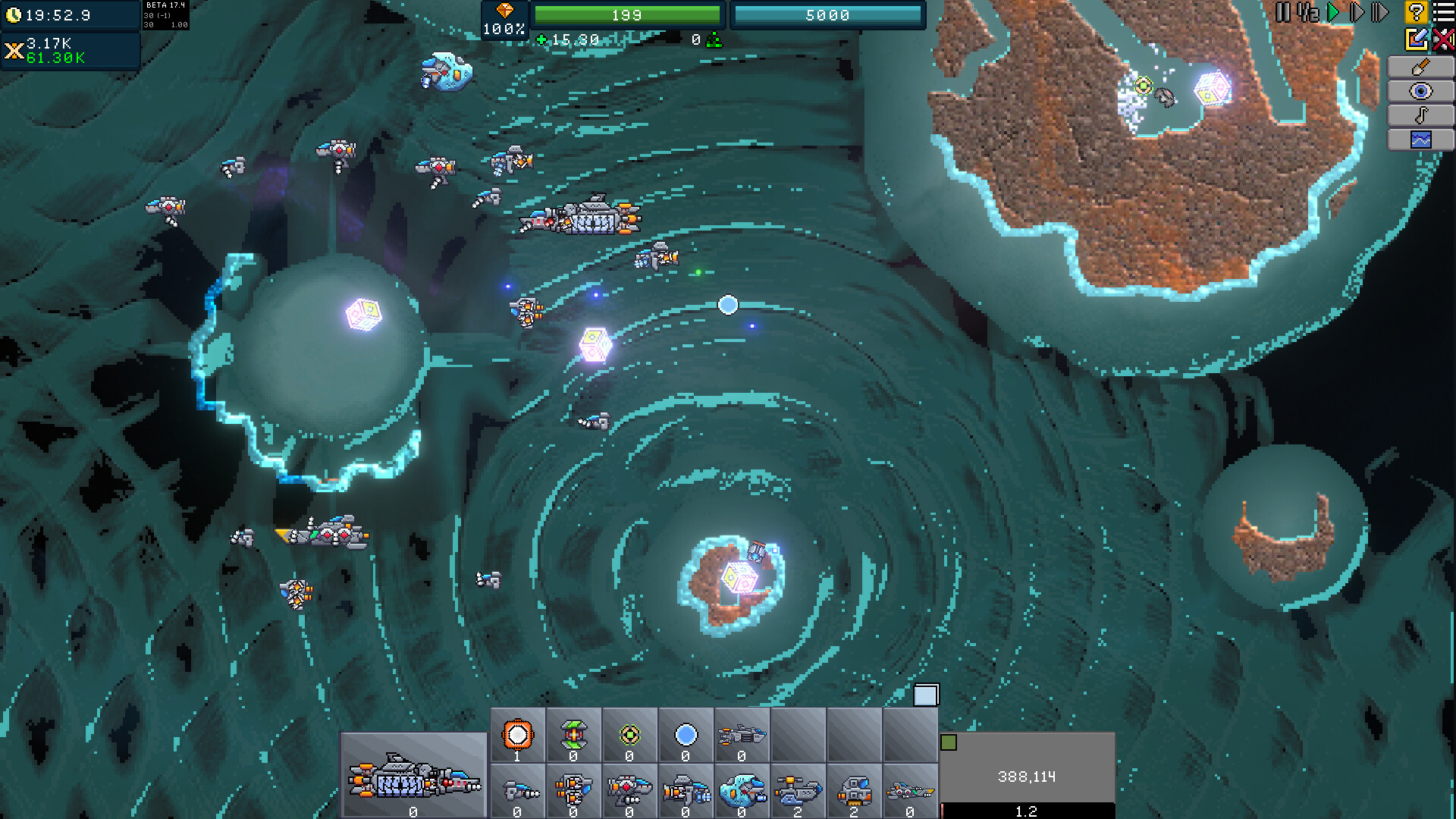Click the red X cancel icon top-right
Image resolution: width=1456 pixels, height=819 pixels.
click(x=1444, y=38)
